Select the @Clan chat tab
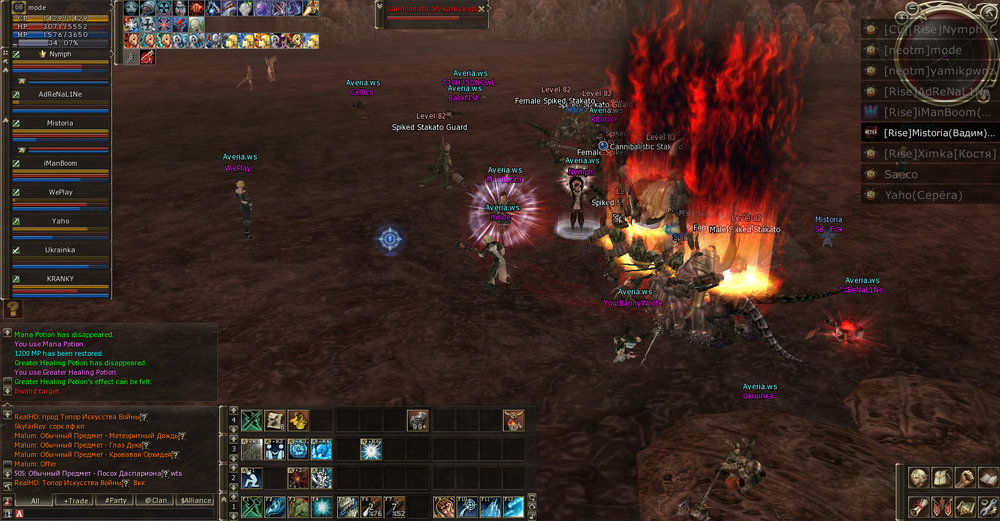Viewport: 1000px width, 521px height. 156,500
